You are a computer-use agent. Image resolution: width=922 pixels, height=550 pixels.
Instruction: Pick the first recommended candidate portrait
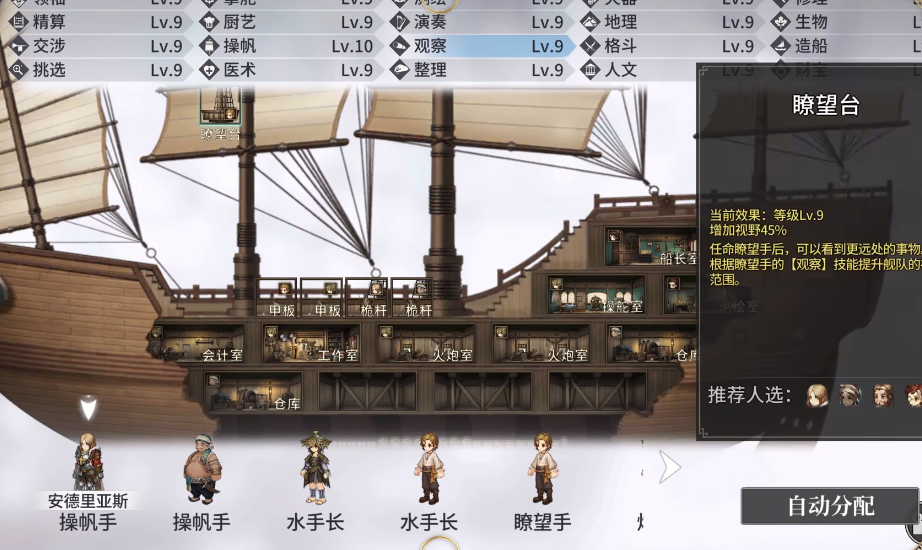tap(817, 395)
